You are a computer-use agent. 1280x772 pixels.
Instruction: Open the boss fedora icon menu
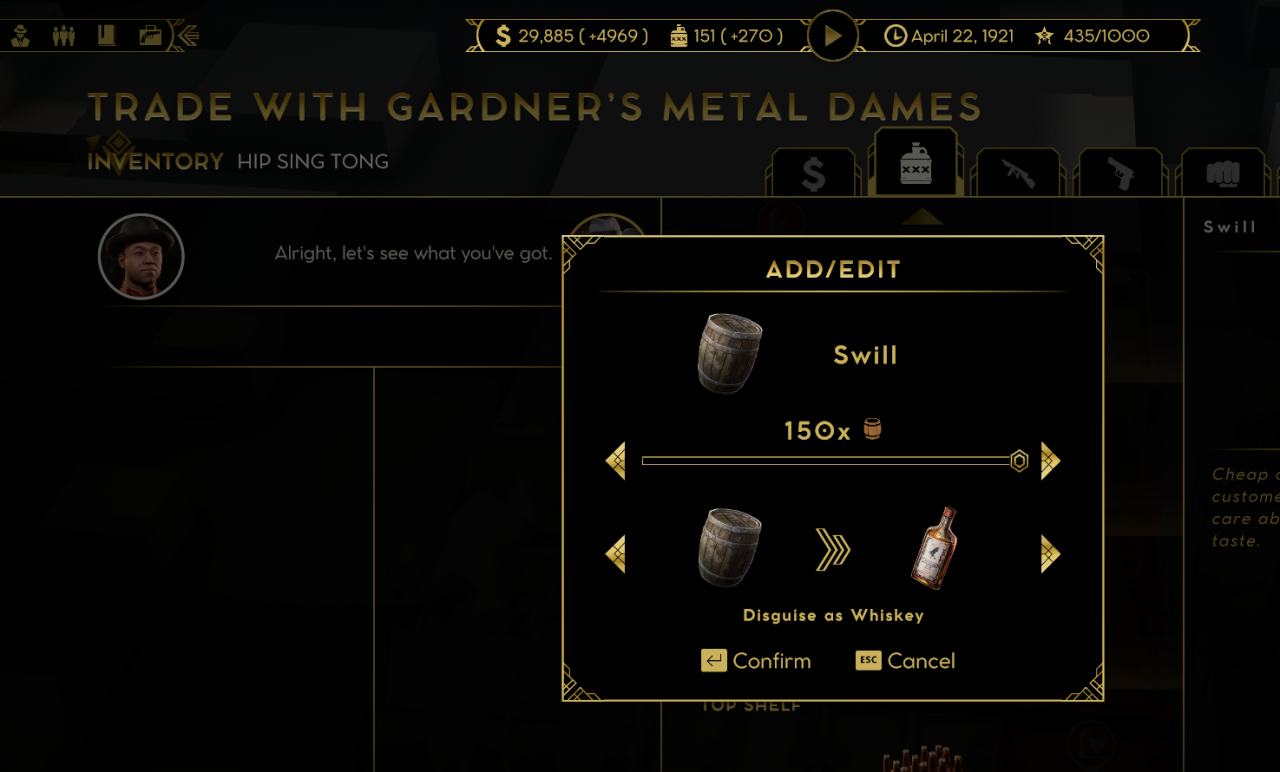point(20,36)
